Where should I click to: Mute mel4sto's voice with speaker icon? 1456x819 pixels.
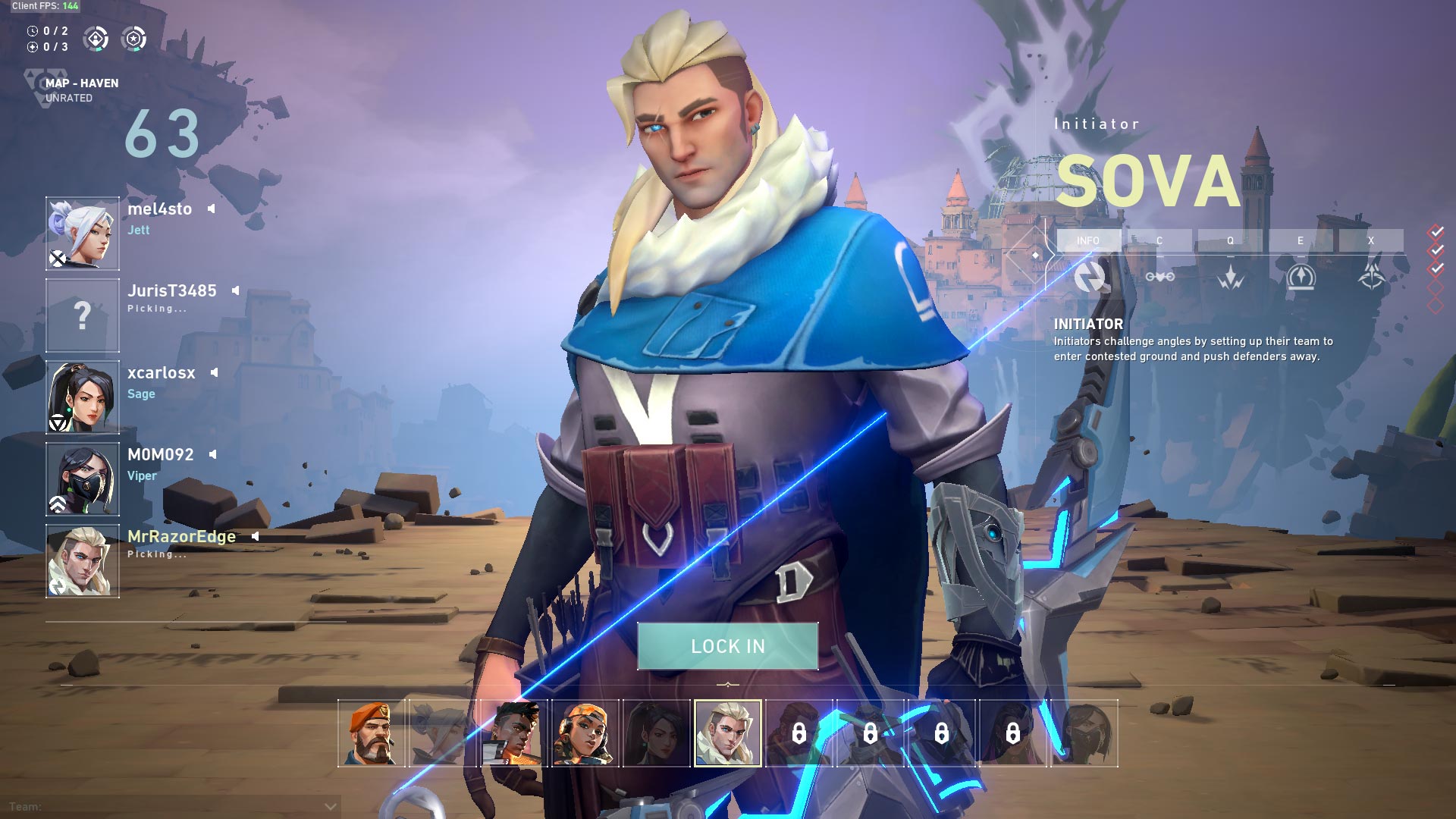click(212, 209)
